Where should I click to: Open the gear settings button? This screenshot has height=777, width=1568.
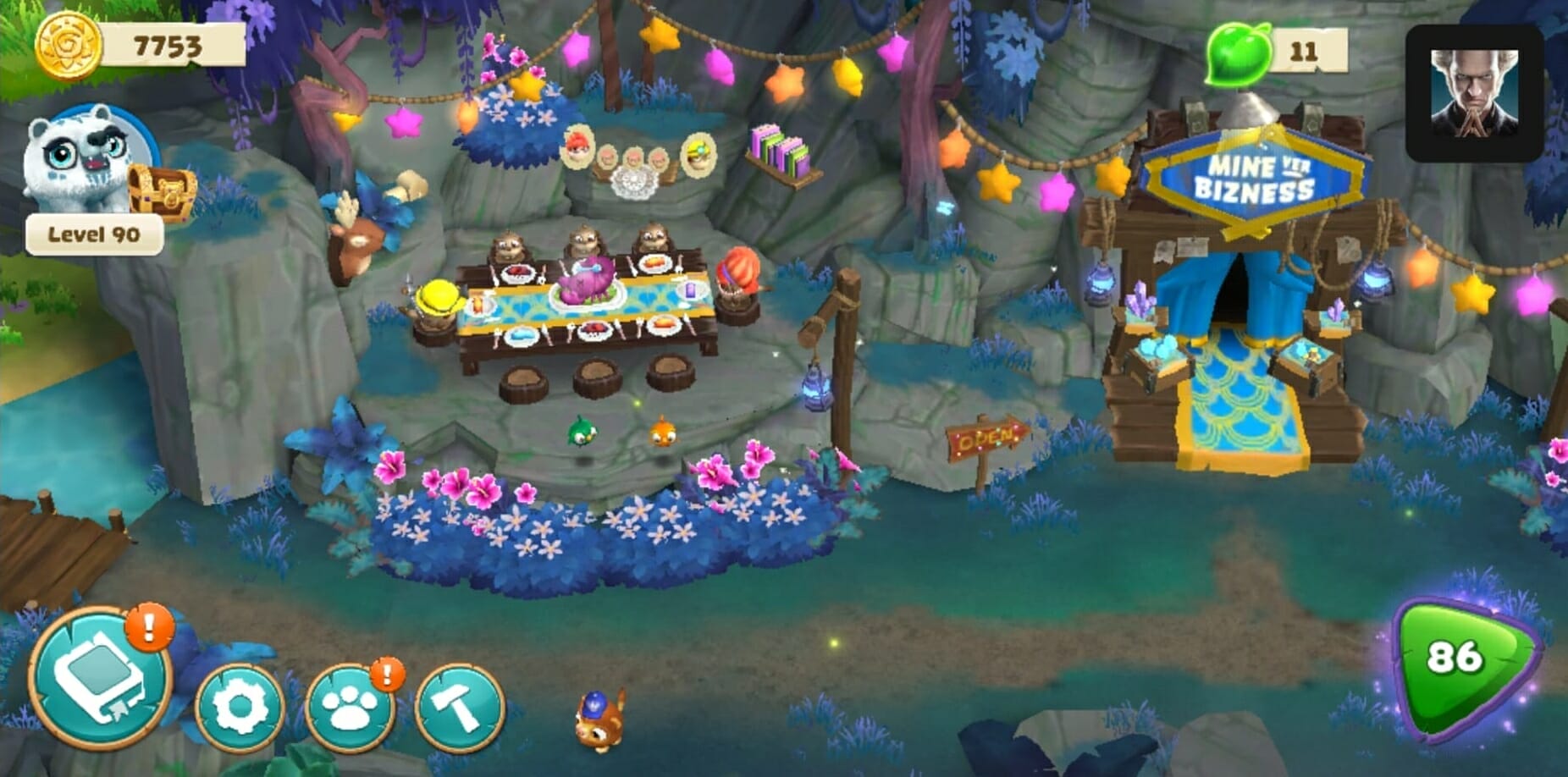[x=239, y=708]
